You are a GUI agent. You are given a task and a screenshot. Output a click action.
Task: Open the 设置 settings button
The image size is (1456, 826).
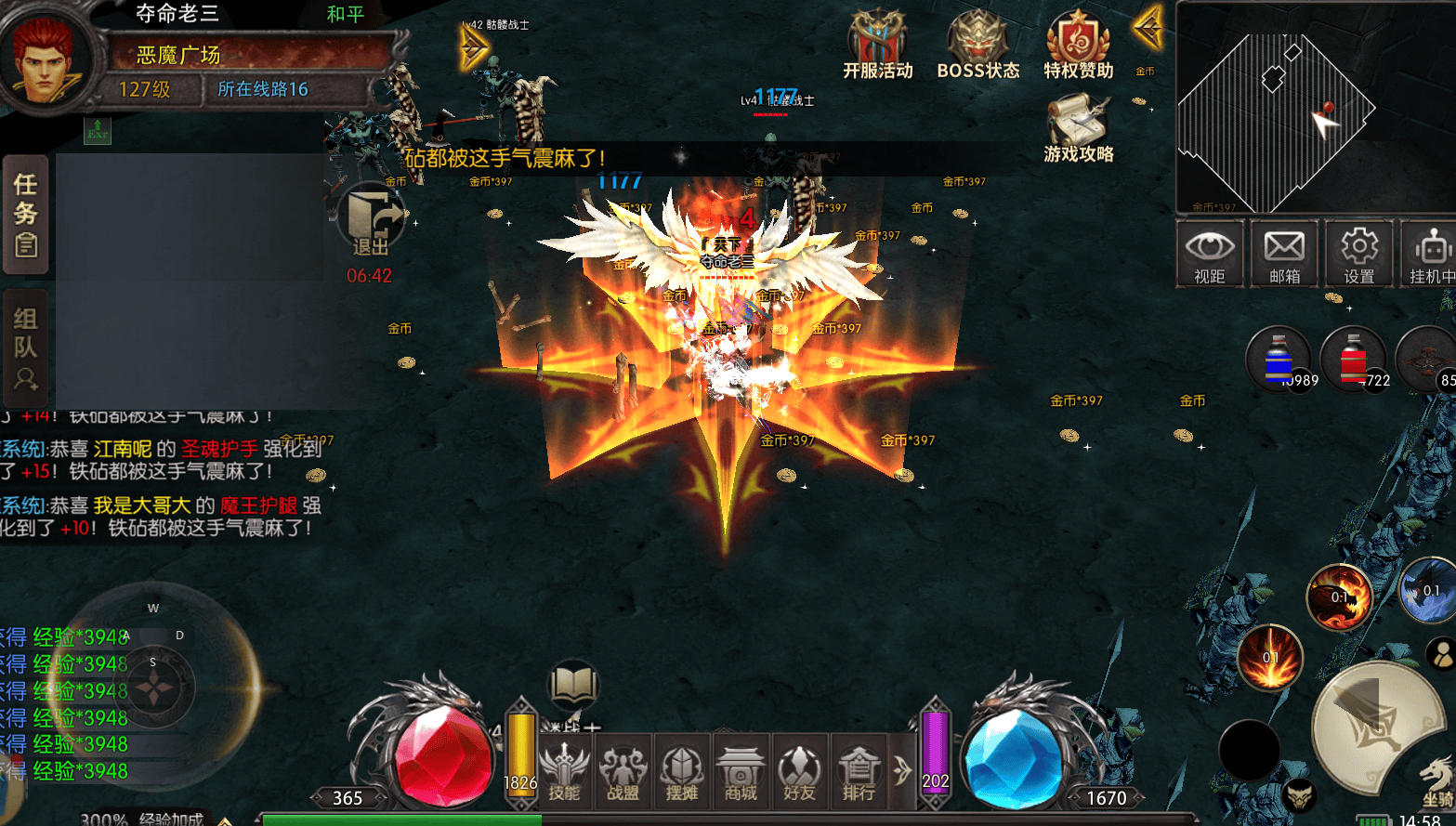[x=1358, y=253]
